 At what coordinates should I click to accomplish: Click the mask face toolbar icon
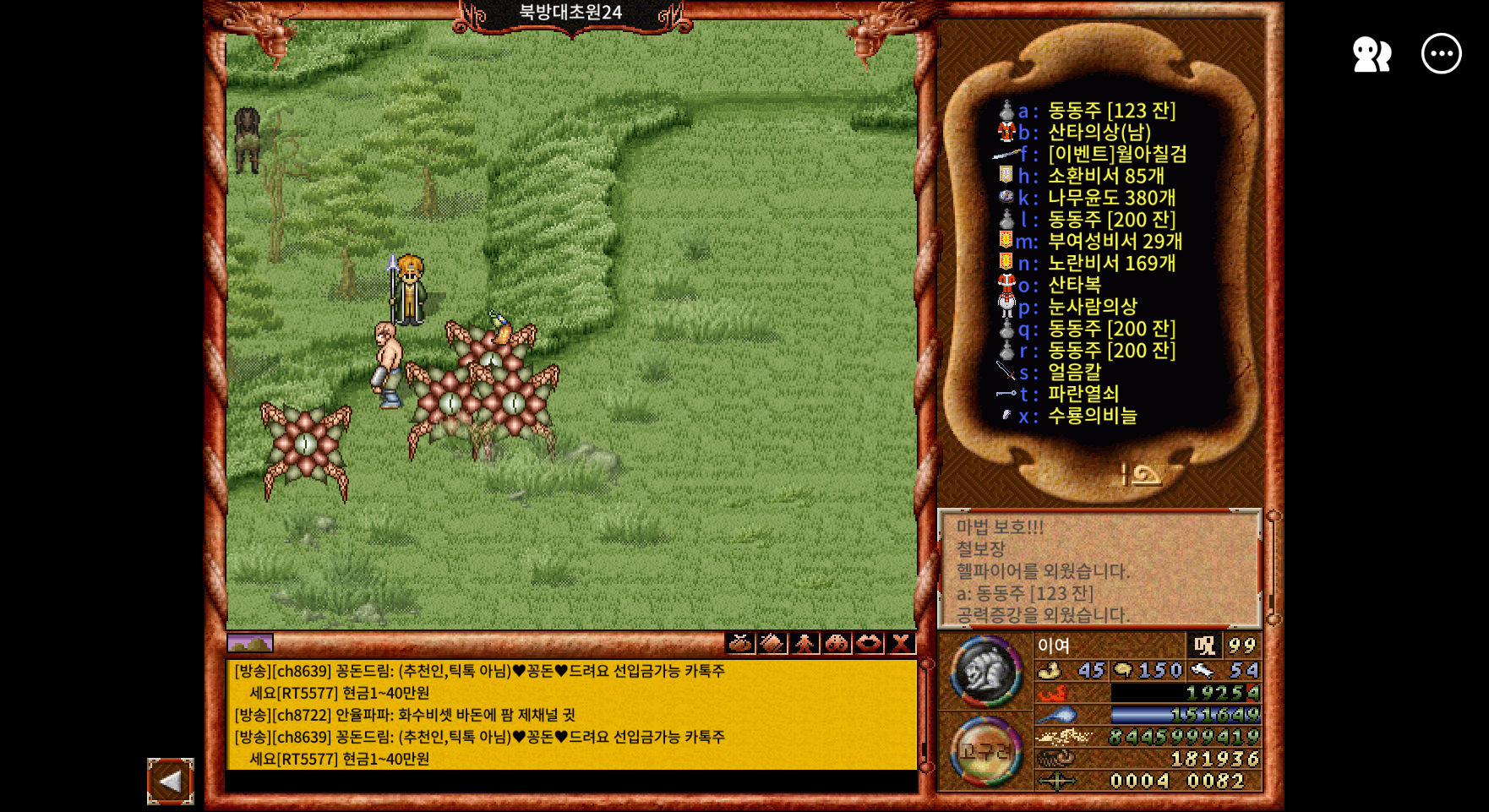[x=837, y=644]
